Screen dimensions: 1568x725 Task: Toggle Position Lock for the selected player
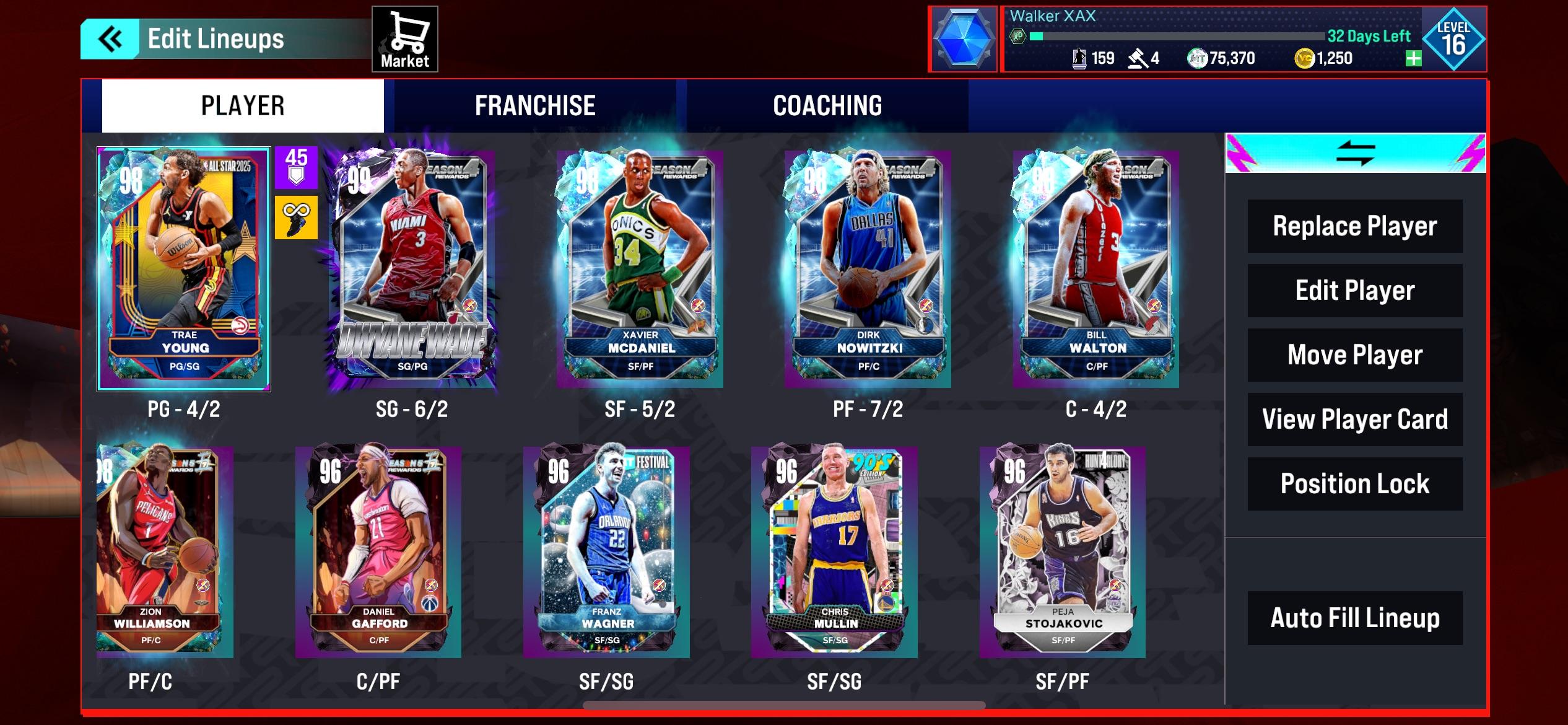(1354, 484)
